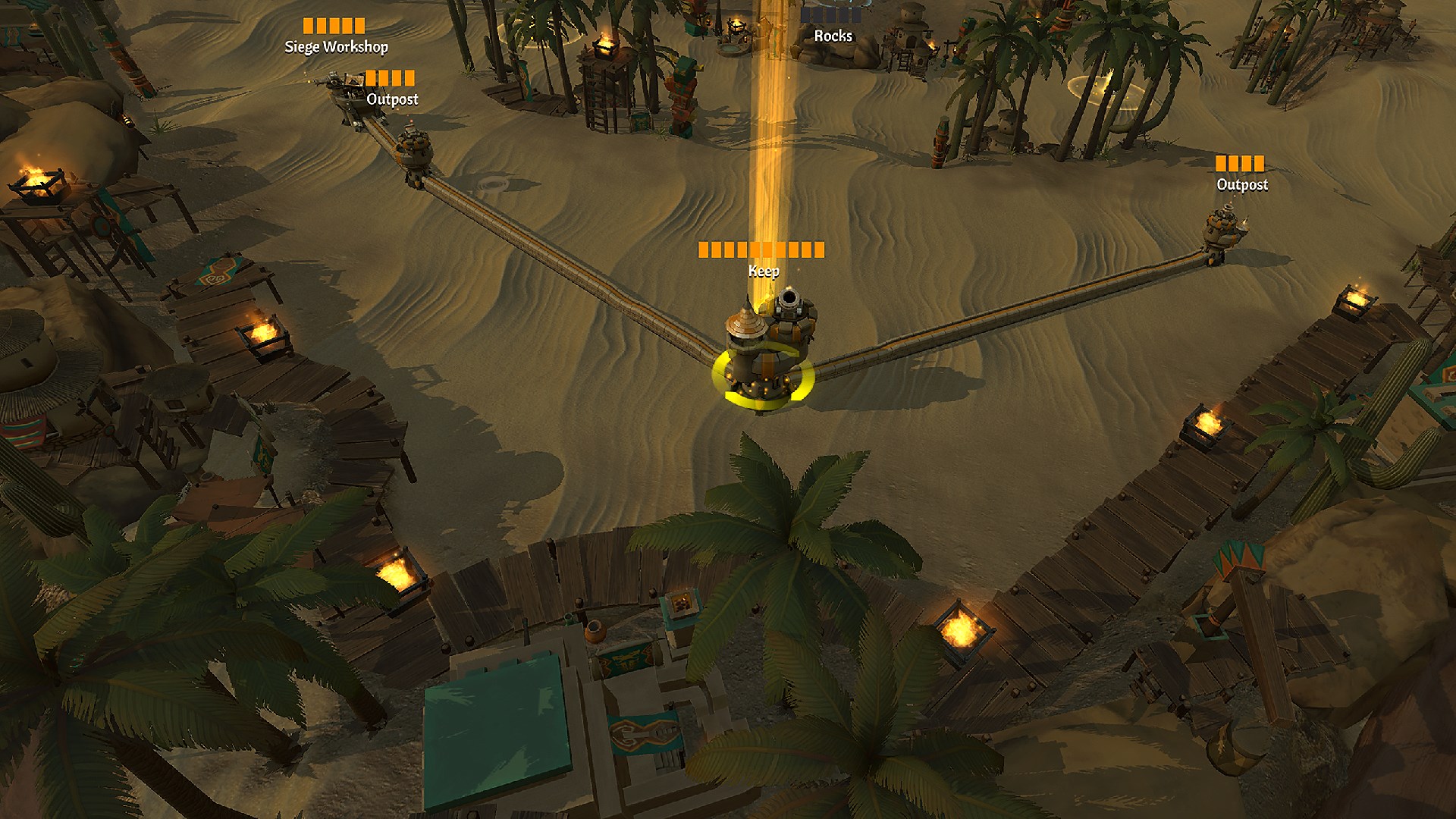Click the right Outpost's health bar

pyautogui.click(x=1241, y=162)
